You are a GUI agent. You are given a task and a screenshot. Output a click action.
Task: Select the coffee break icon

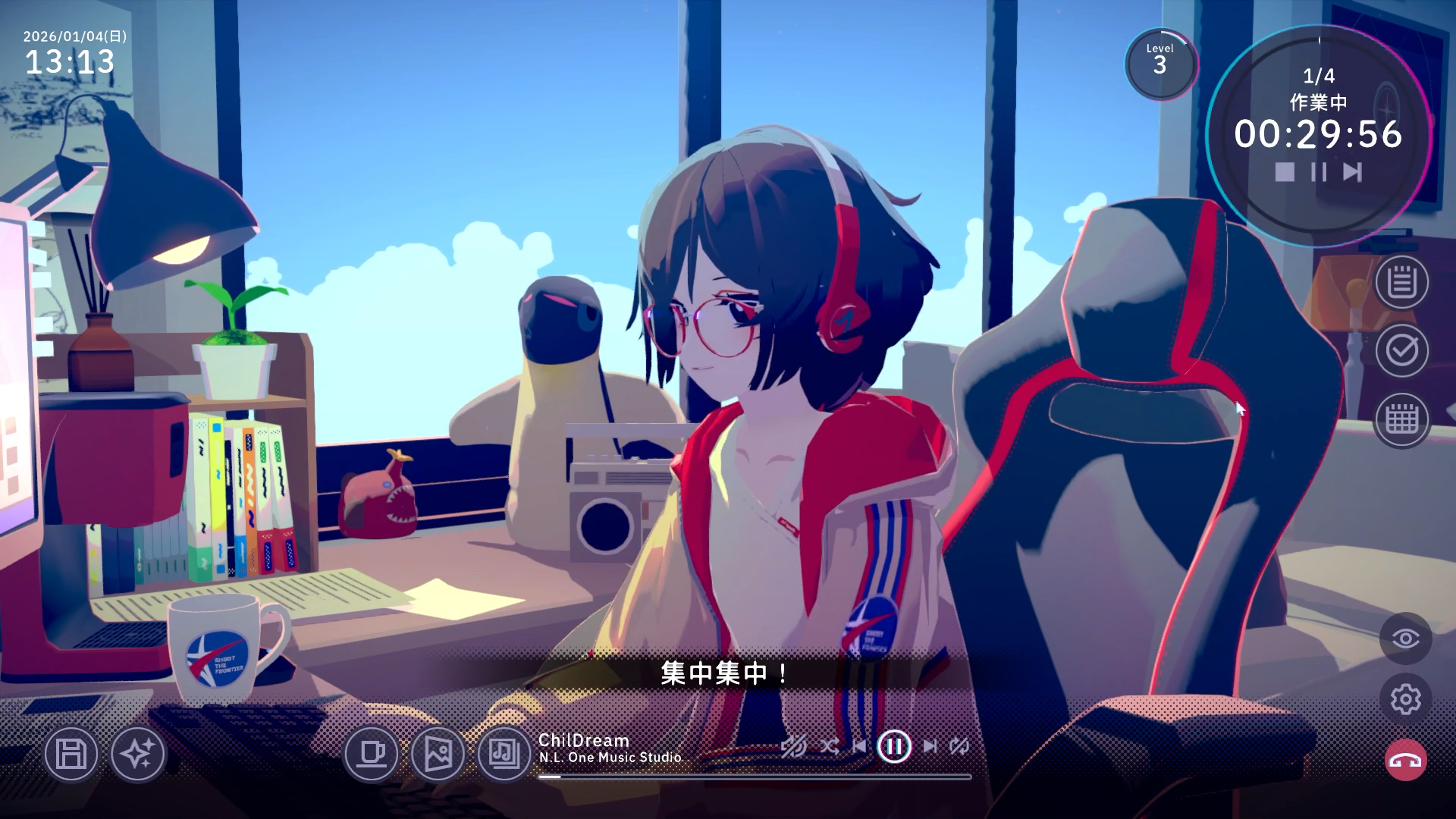click(373, 755)
